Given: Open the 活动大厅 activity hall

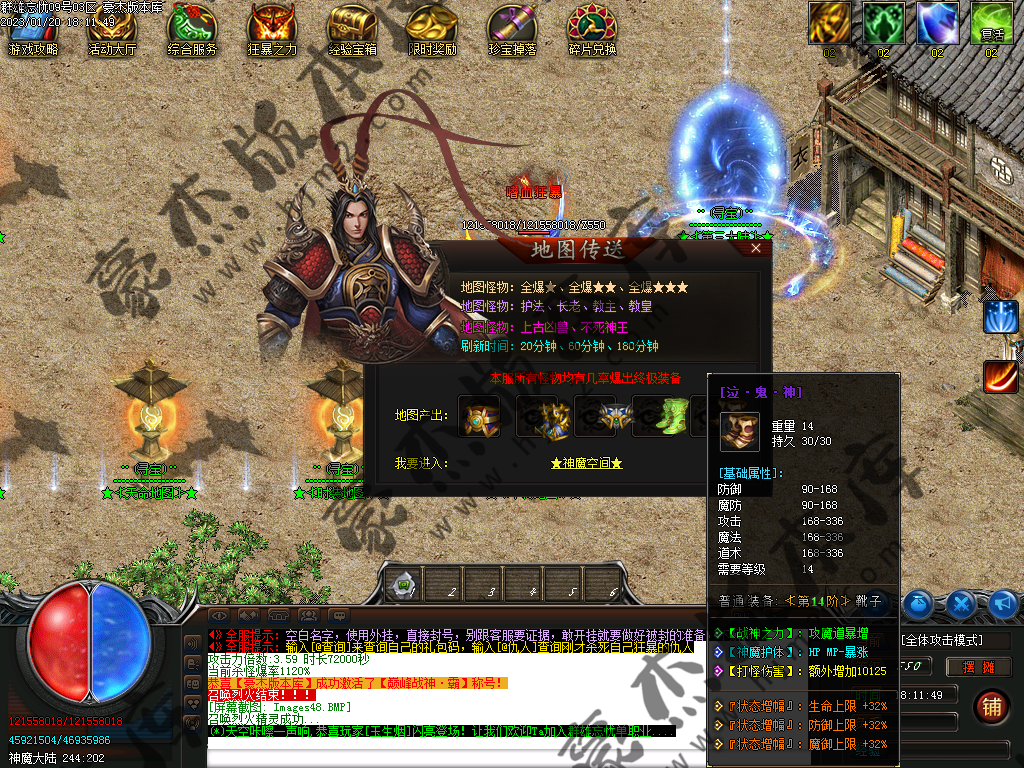Looking at the screenshot, I should (x=112, y=30).
